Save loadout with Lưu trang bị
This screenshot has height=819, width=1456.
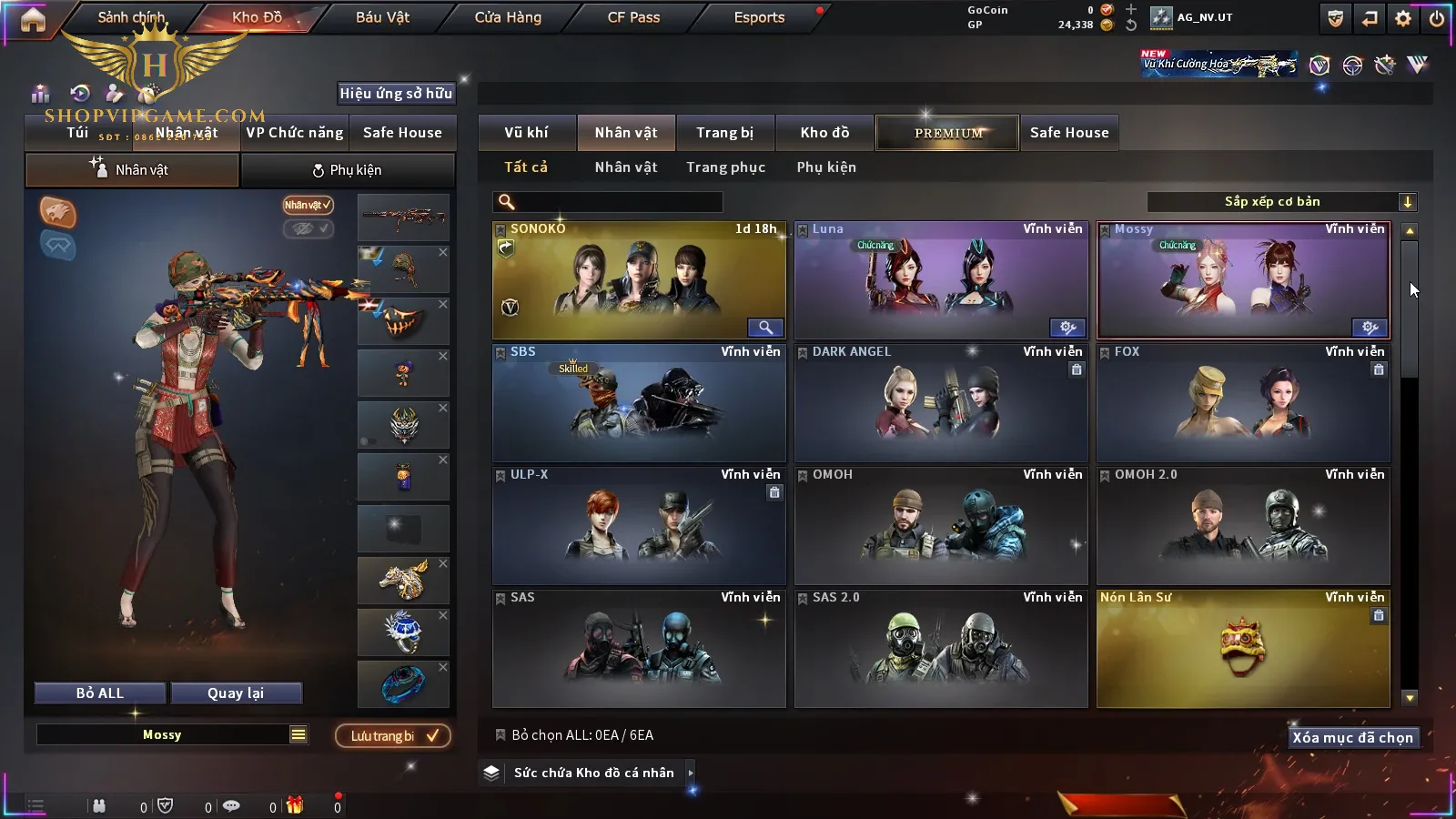pyautogui.click(x=393, y=736)
